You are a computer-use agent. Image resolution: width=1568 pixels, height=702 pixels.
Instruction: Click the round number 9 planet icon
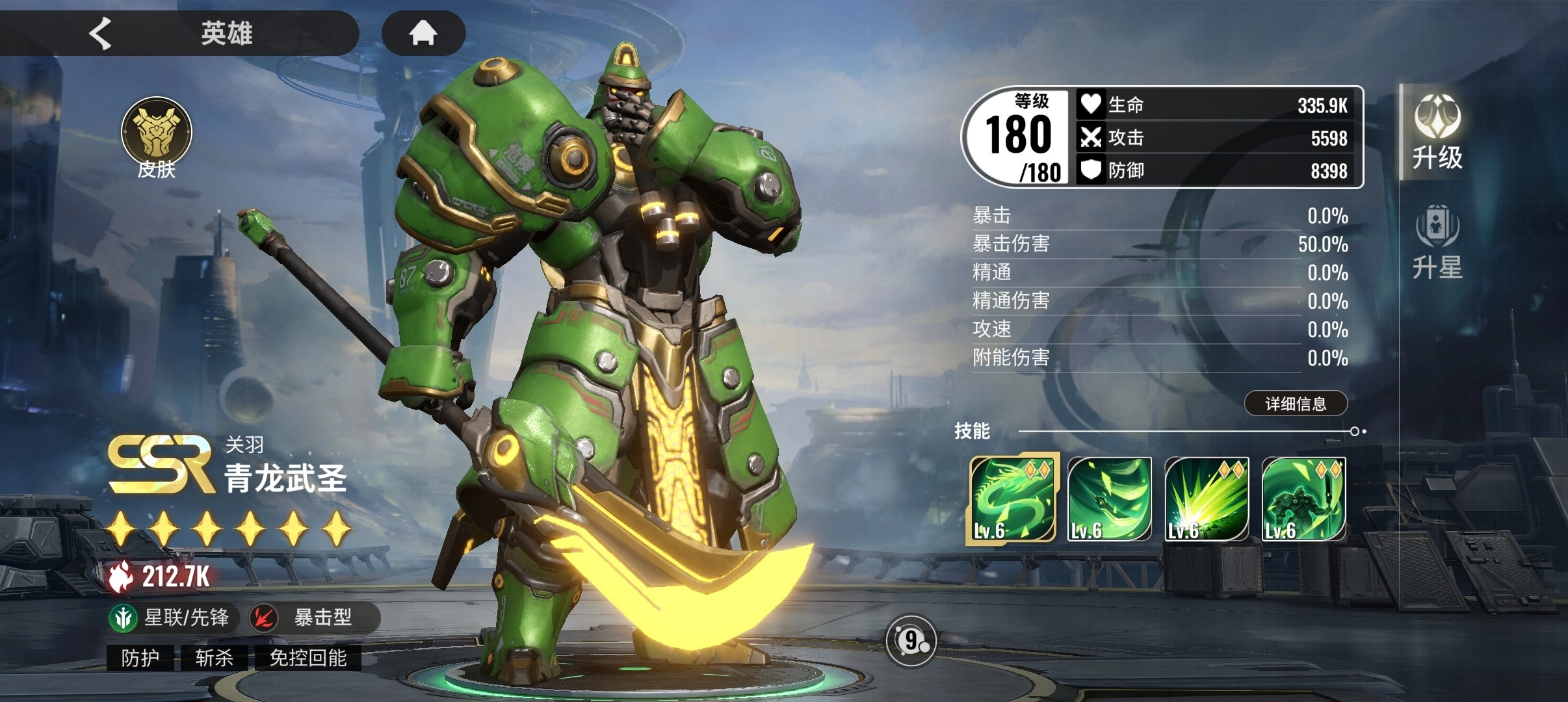911,641
